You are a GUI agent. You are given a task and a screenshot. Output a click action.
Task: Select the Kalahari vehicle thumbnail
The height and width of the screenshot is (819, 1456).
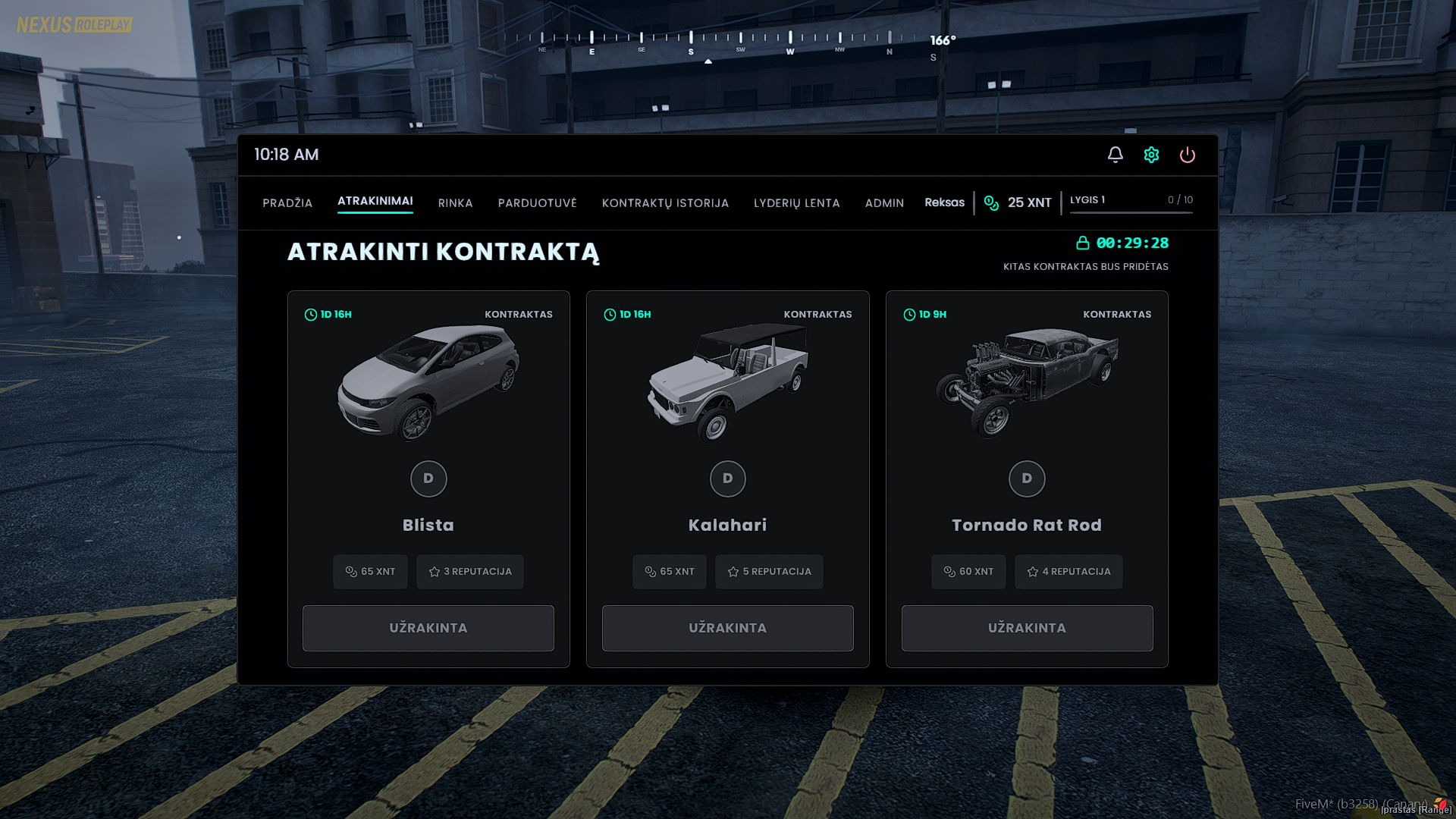pos(727,382)
